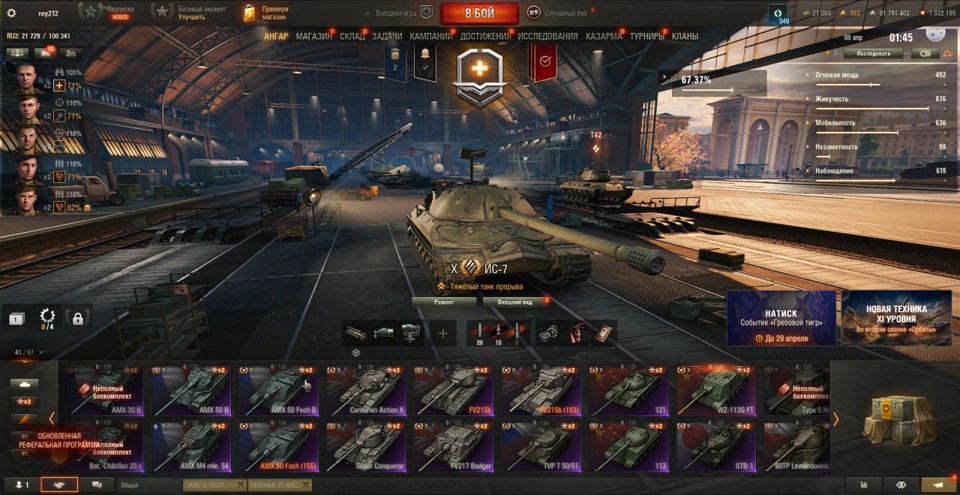Screen dimensions: 960x495
Task: Open the Натиск event banner
Action: [780, 317]
